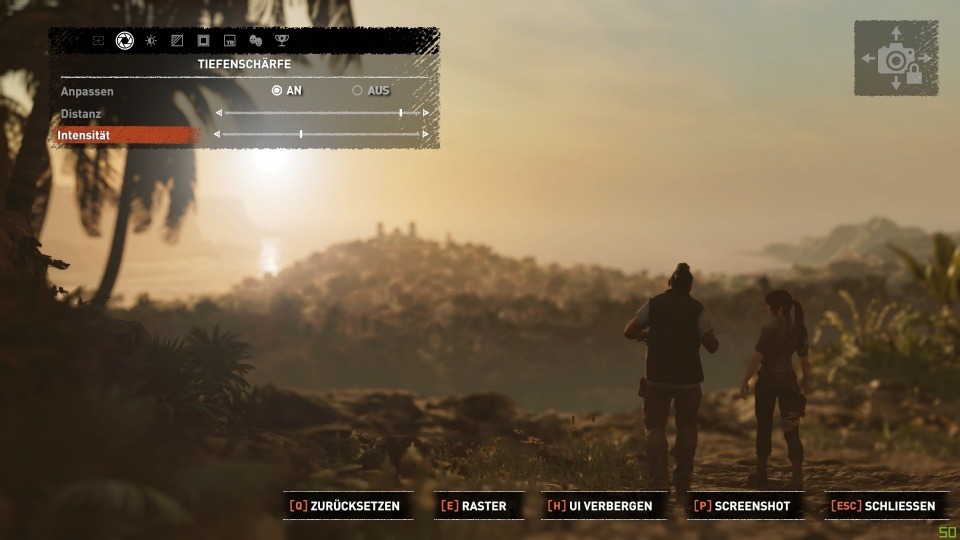Reset settings with Zurücksetzen
This screenshot has height=540, width=960.
pyautogui.click(x=345, y=506)
